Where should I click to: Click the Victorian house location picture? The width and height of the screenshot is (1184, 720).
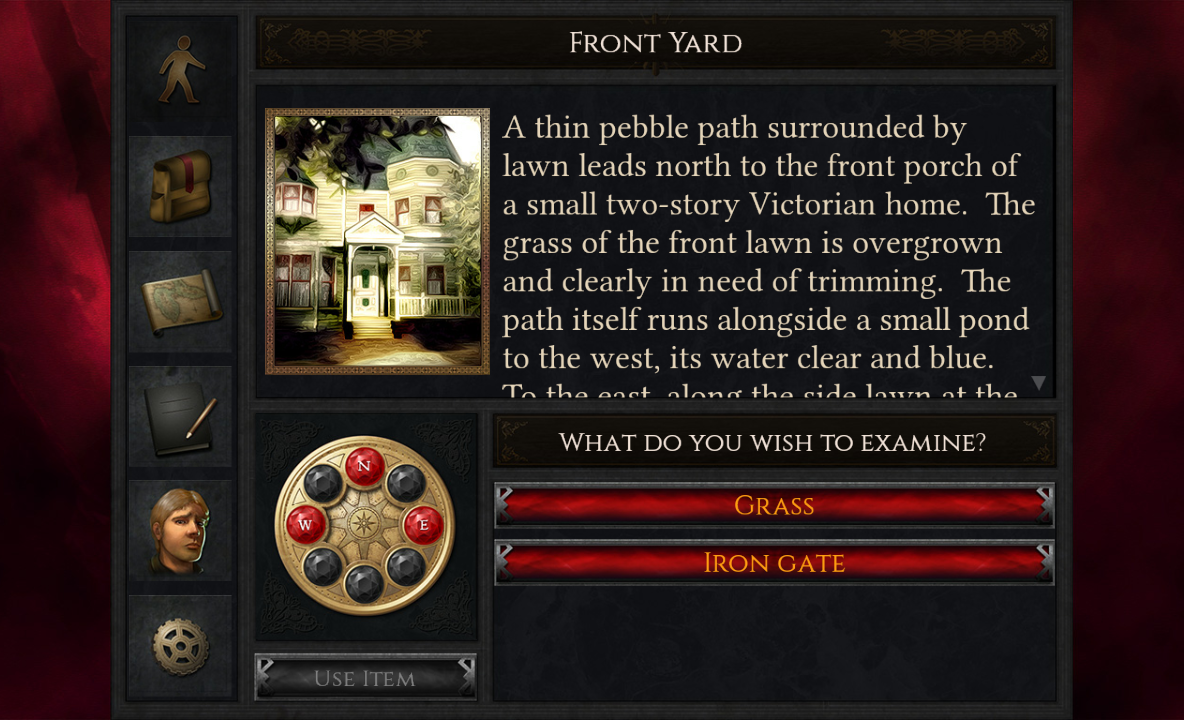click(377, 241)
